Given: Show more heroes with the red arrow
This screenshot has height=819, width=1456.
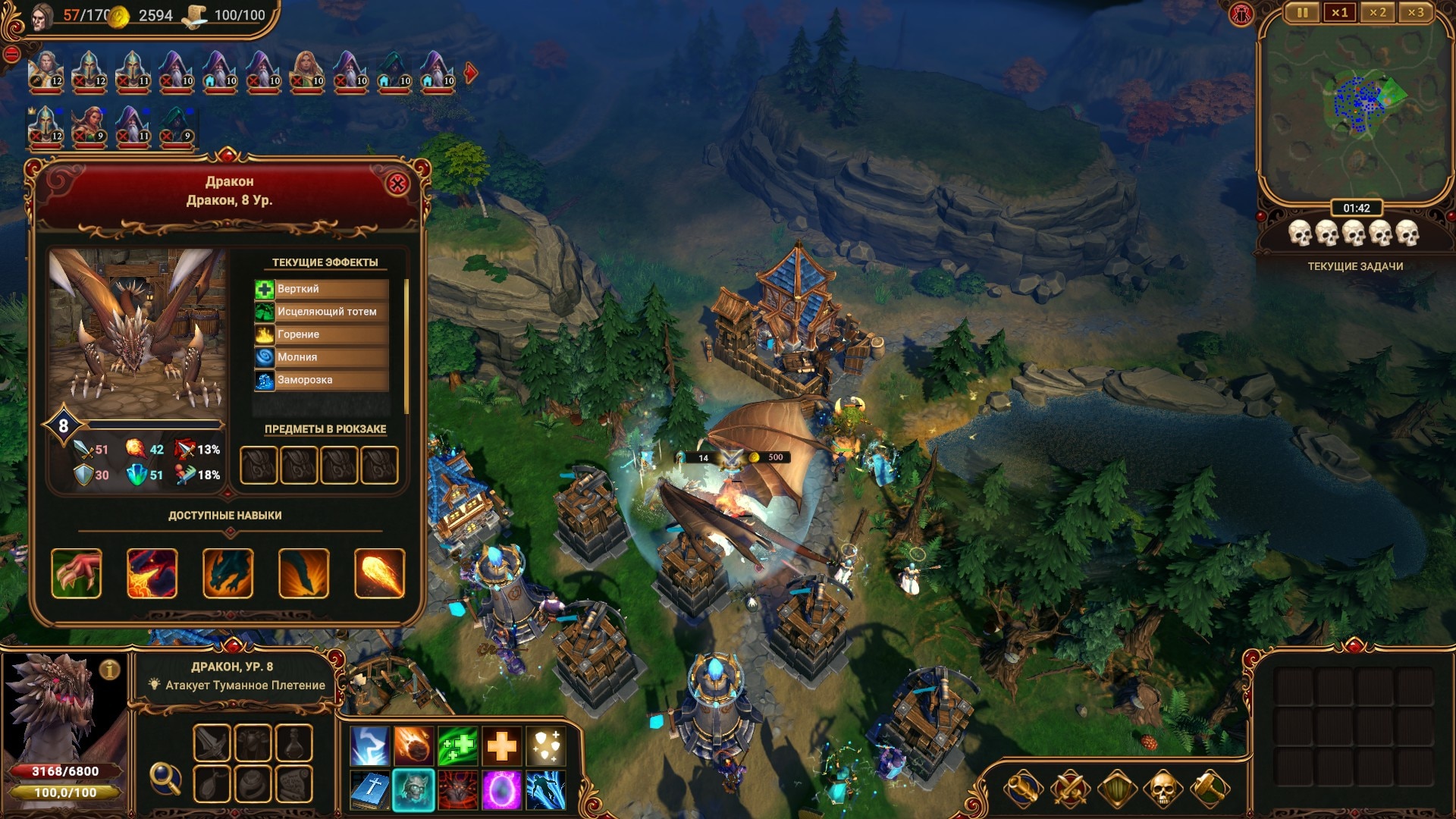Looking at the screenshot, I should [471, 73].
